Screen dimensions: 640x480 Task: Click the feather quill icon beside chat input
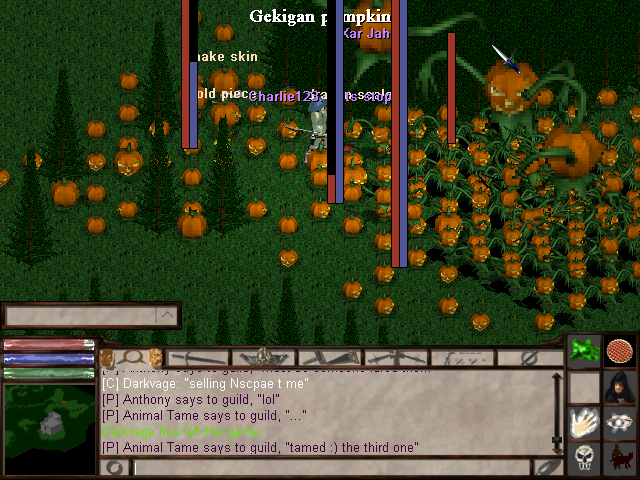(x=547, y=467)
